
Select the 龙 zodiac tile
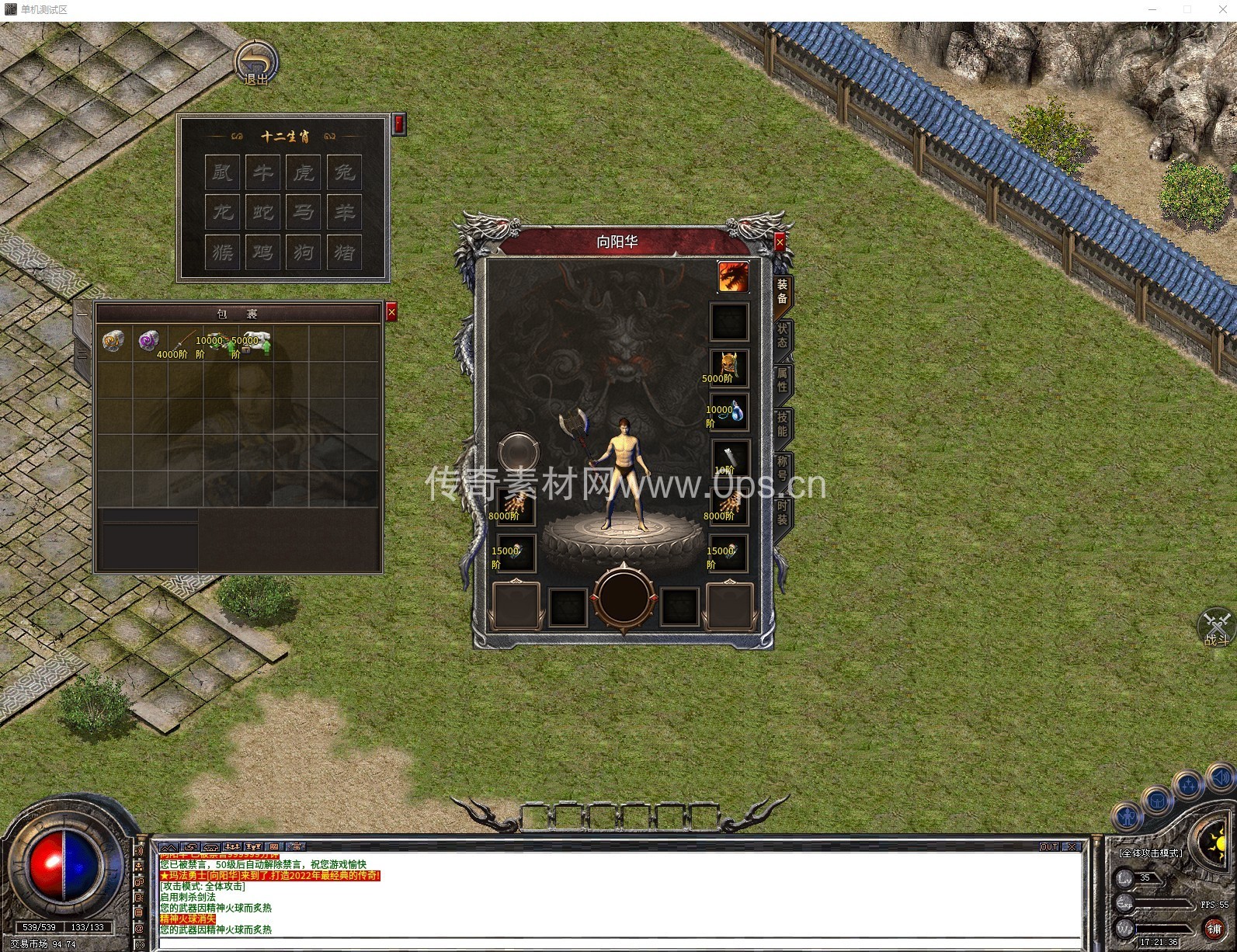(x=223, y=212)
